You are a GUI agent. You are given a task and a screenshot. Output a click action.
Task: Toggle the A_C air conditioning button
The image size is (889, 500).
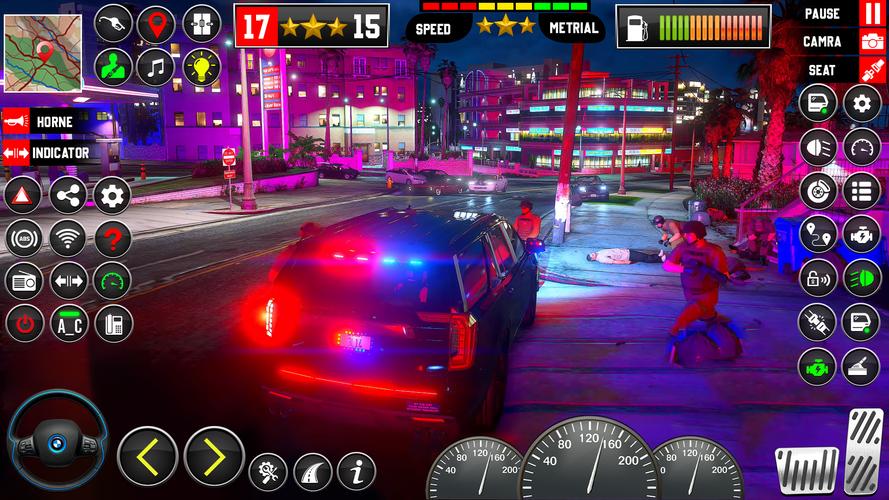click(68, 324)
